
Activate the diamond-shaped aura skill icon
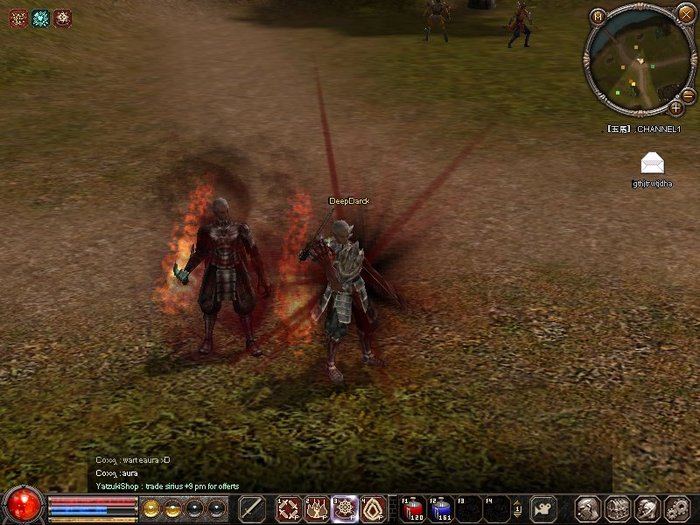373,507
